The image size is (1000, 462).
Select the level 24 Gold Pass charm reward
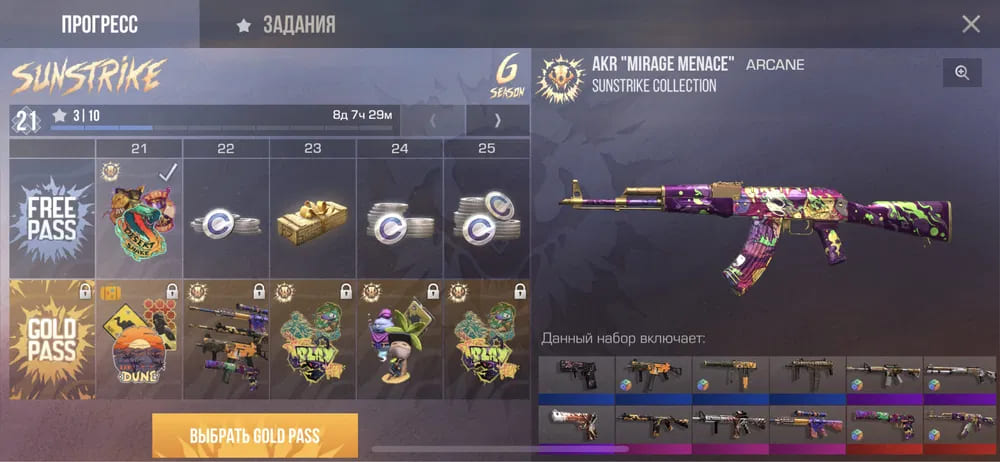(x=400, y=340)
